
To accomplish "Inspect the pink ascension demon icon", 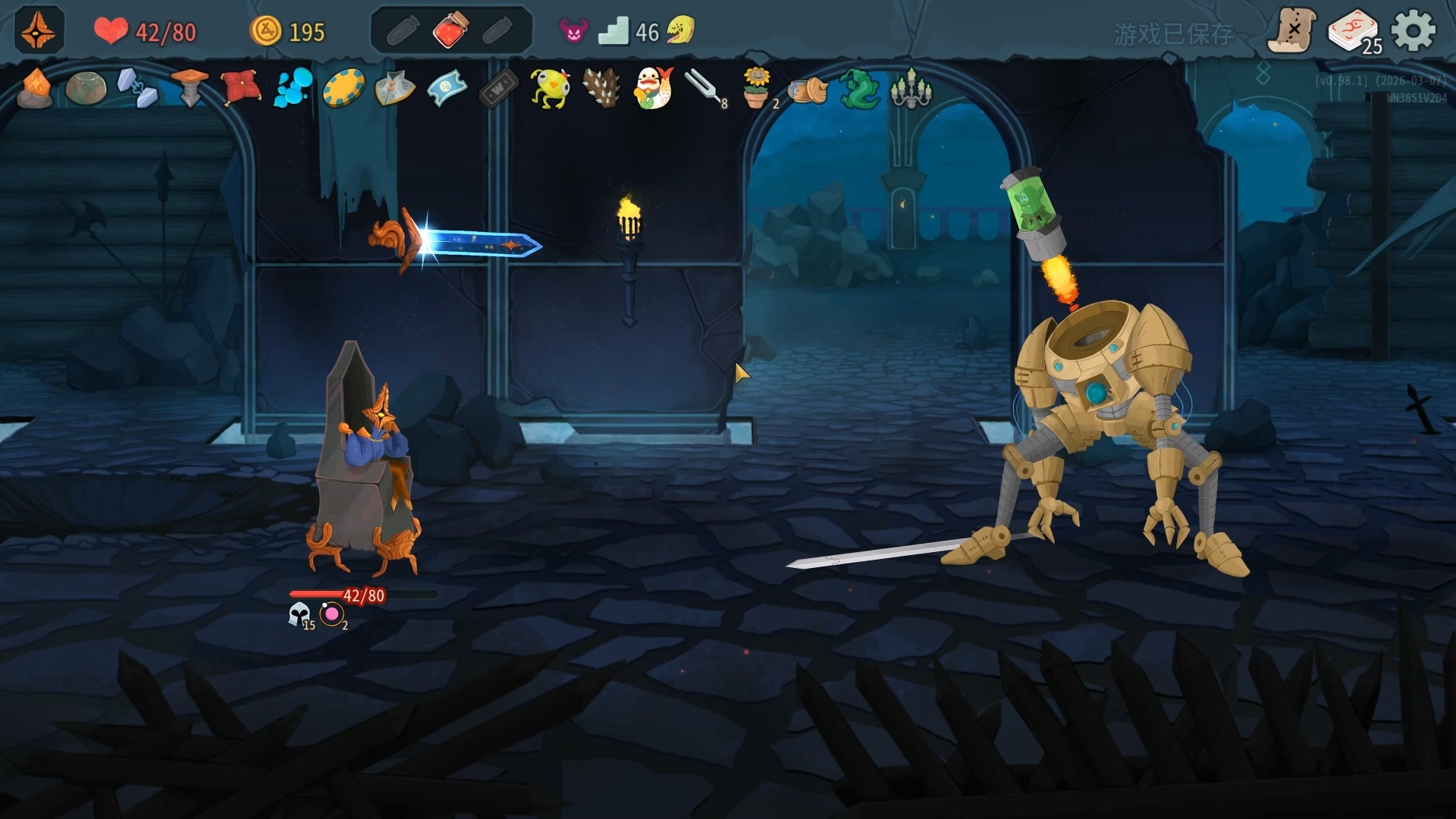I will point(573,31).
